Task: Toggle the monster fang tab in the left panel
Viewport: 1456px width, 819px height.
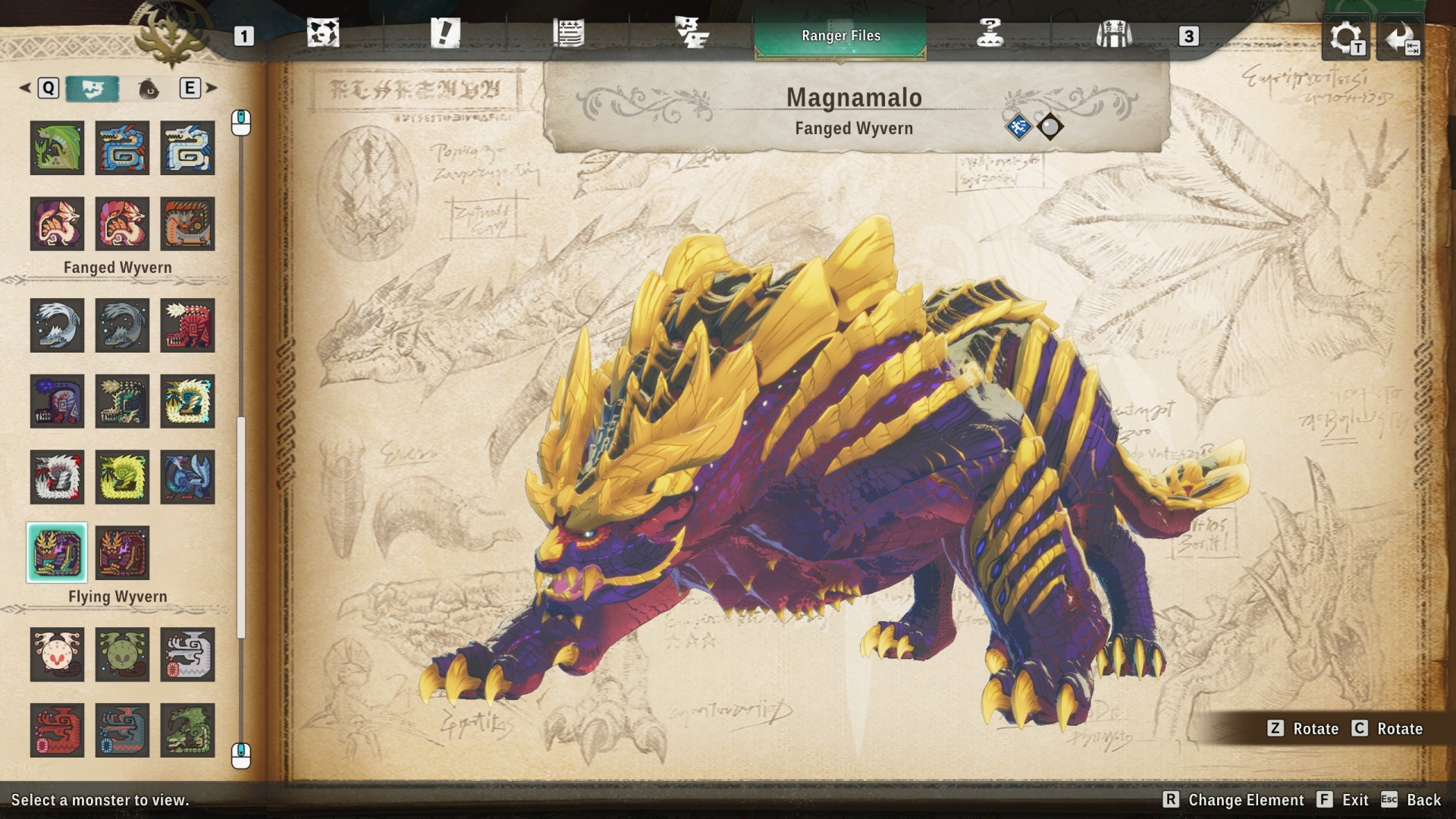Action: pos(94,87)
